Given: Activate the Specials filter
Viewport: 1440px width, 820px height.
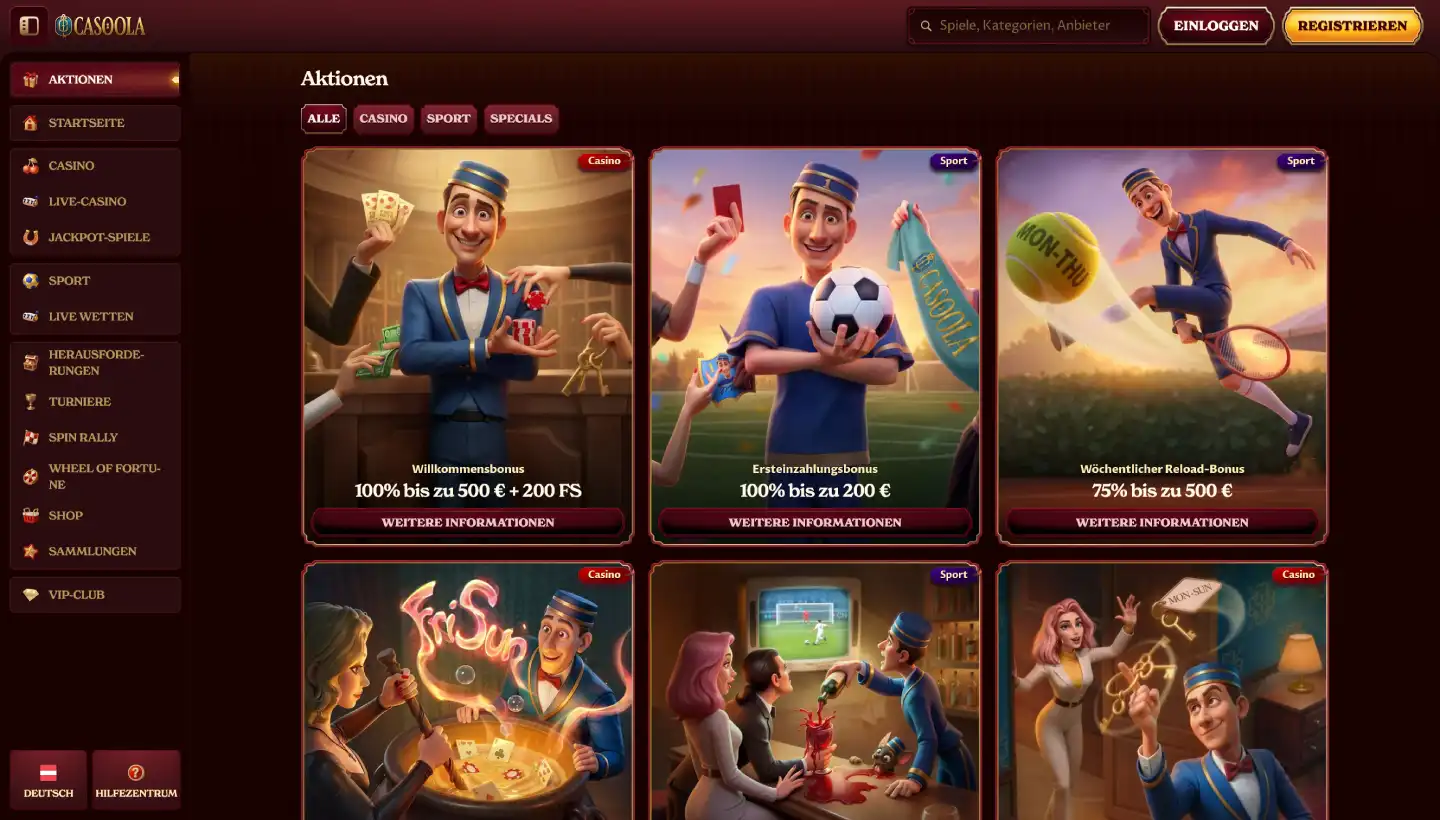Looking at the screenshot, I should click(521, 118).
